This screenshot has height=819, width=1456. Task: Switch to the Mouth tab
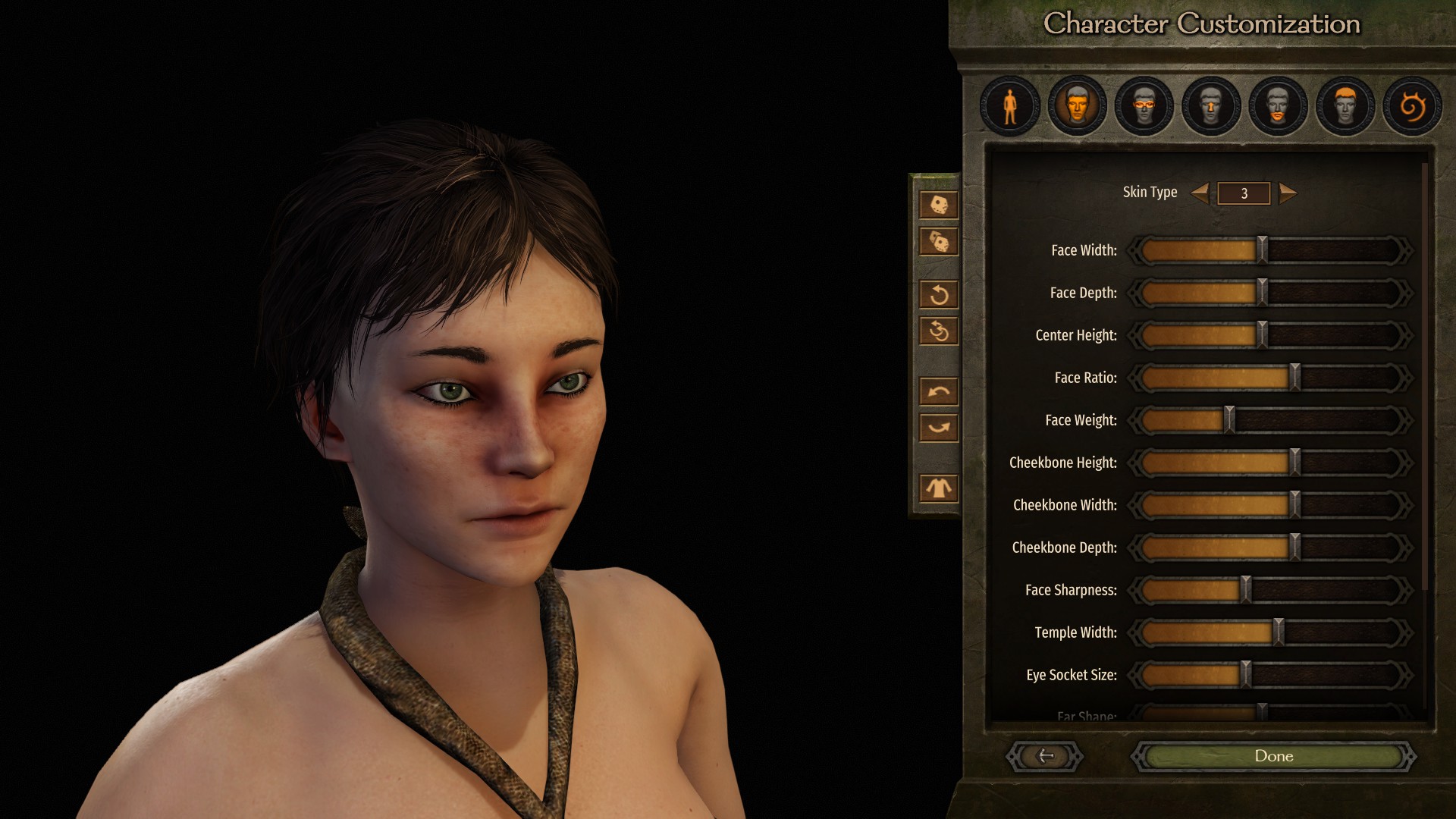(x=1278, y=106)
